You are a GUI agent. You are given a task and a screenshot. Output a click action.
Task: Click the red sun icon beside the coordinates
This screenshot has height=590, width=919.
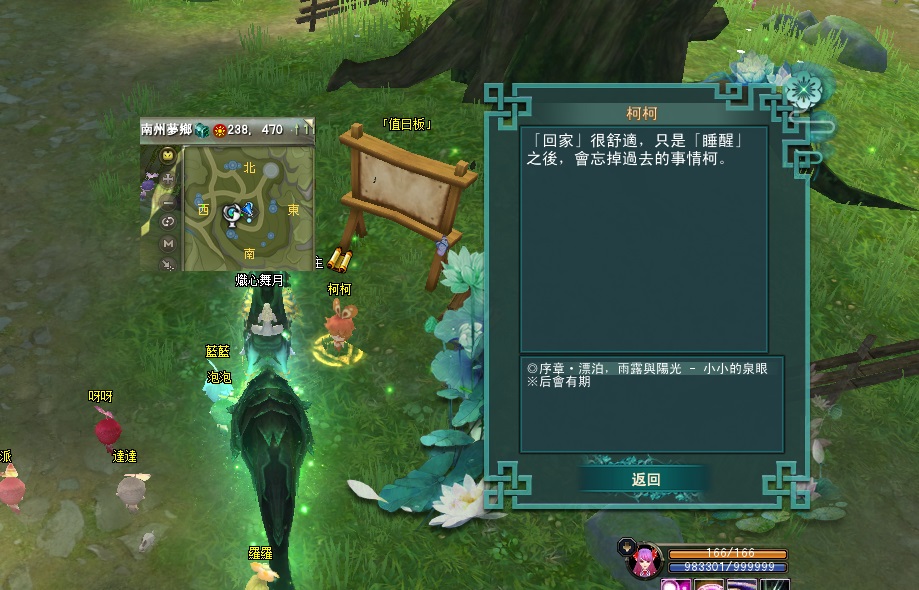pyautogui.click(x=218, y=129)
